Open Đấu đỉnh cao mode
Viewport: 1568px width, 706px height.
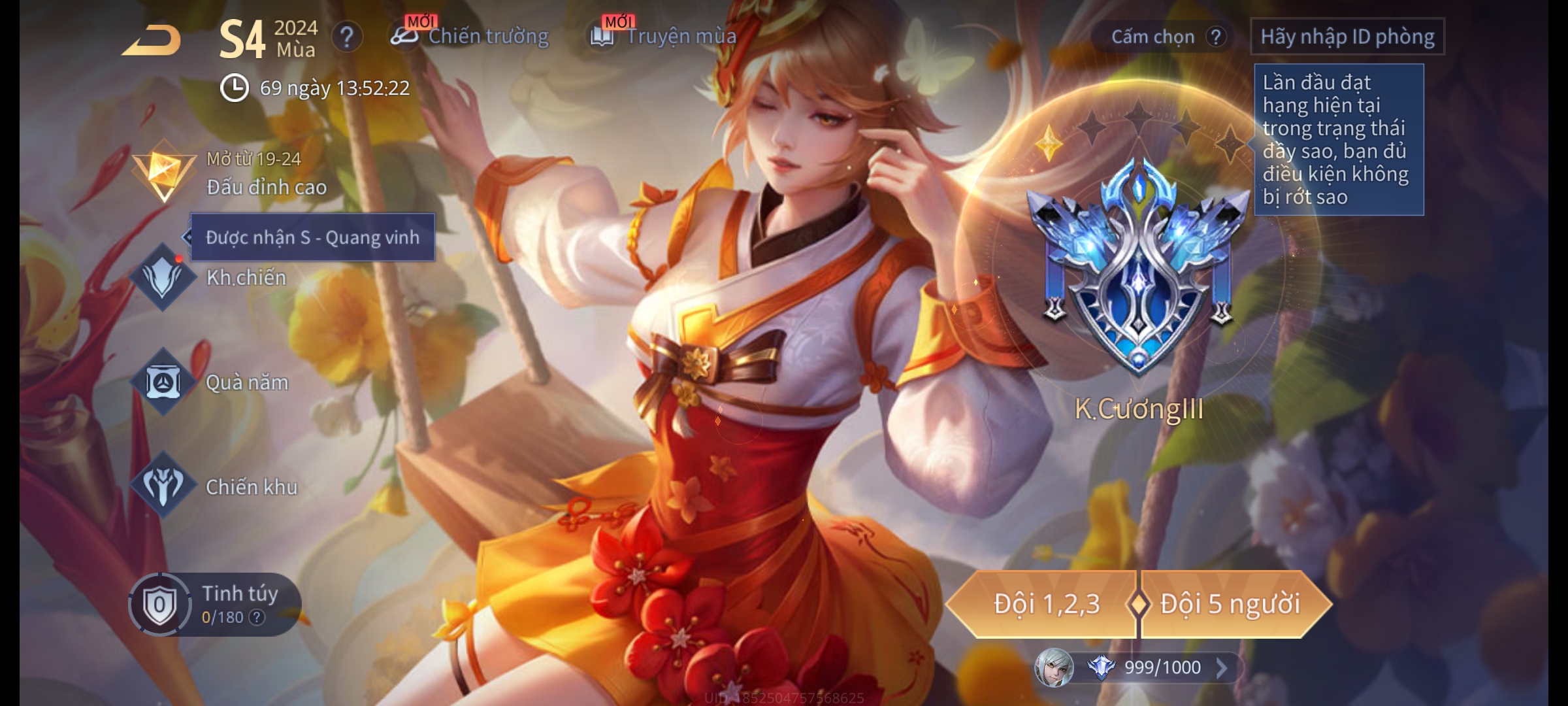(229, 174)
